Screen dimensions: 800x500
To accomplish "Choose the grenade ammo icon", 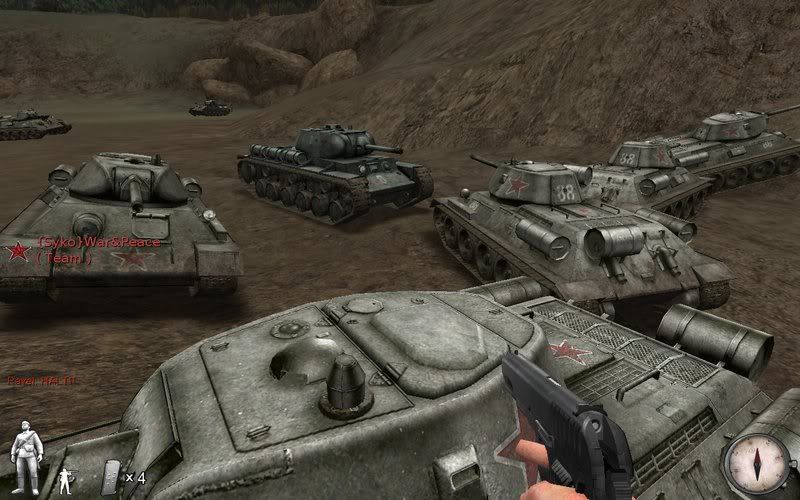I will click(111, 476).
